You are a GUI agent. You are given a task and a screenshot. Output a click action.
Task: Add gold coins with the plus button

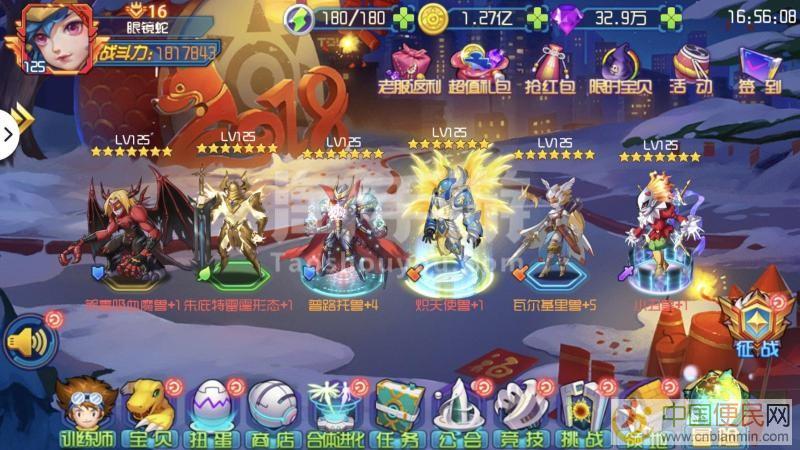coord(536,19)
